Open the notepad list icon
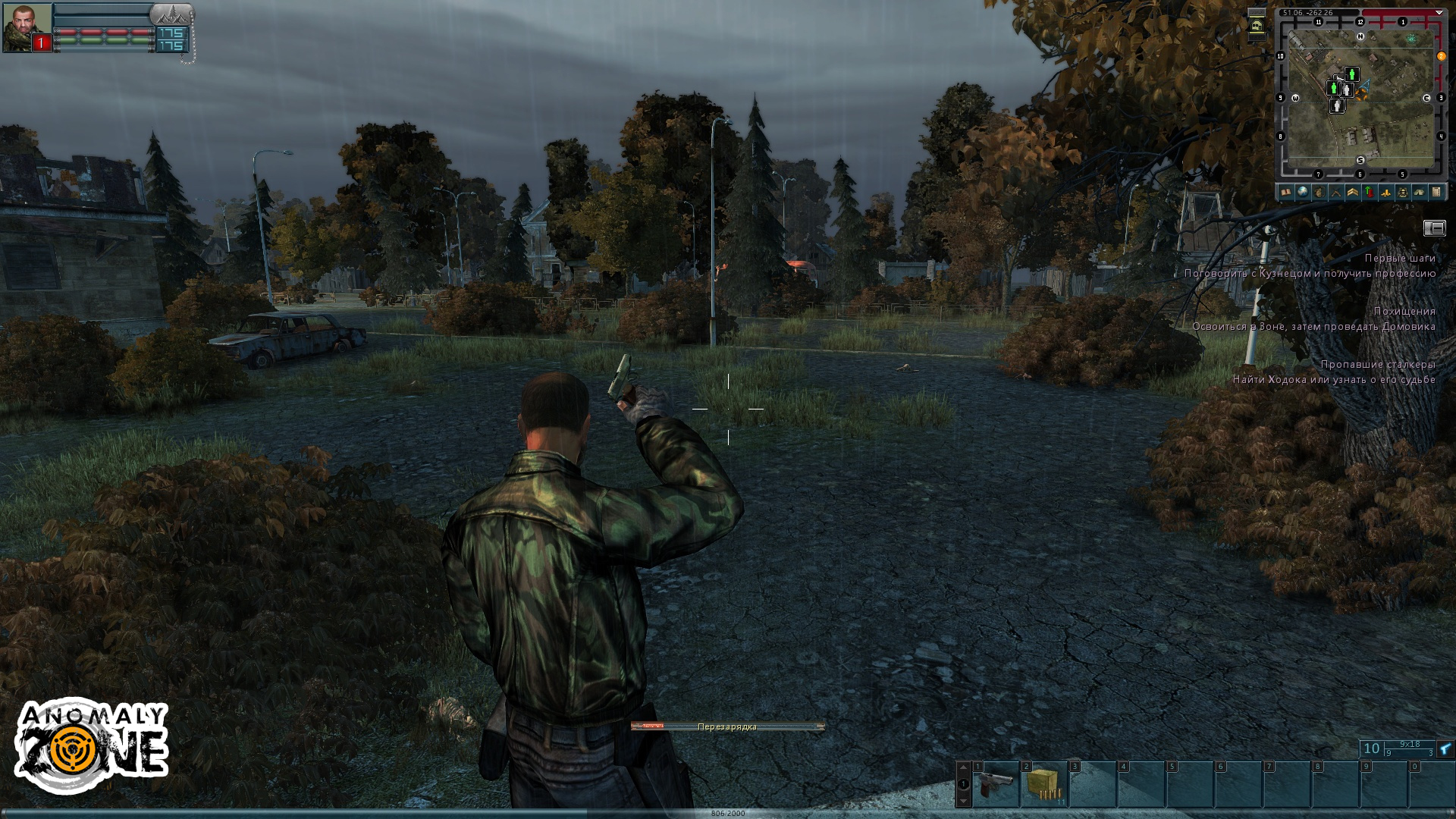Image resolution: width=1456 pixels, height=819 pixels. point(1436,193)
